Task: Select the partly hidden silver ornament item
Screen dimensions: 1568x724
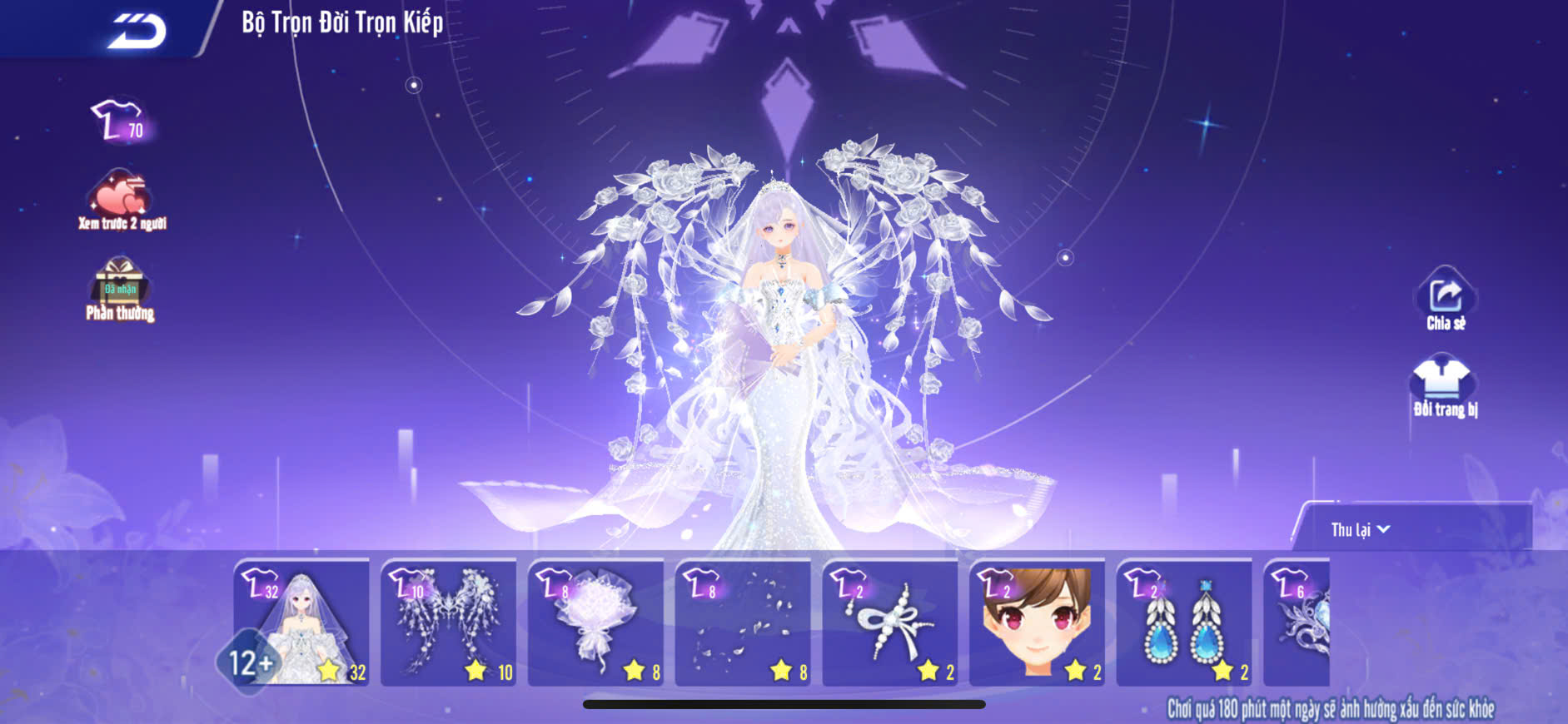Action: [1297, 622]
